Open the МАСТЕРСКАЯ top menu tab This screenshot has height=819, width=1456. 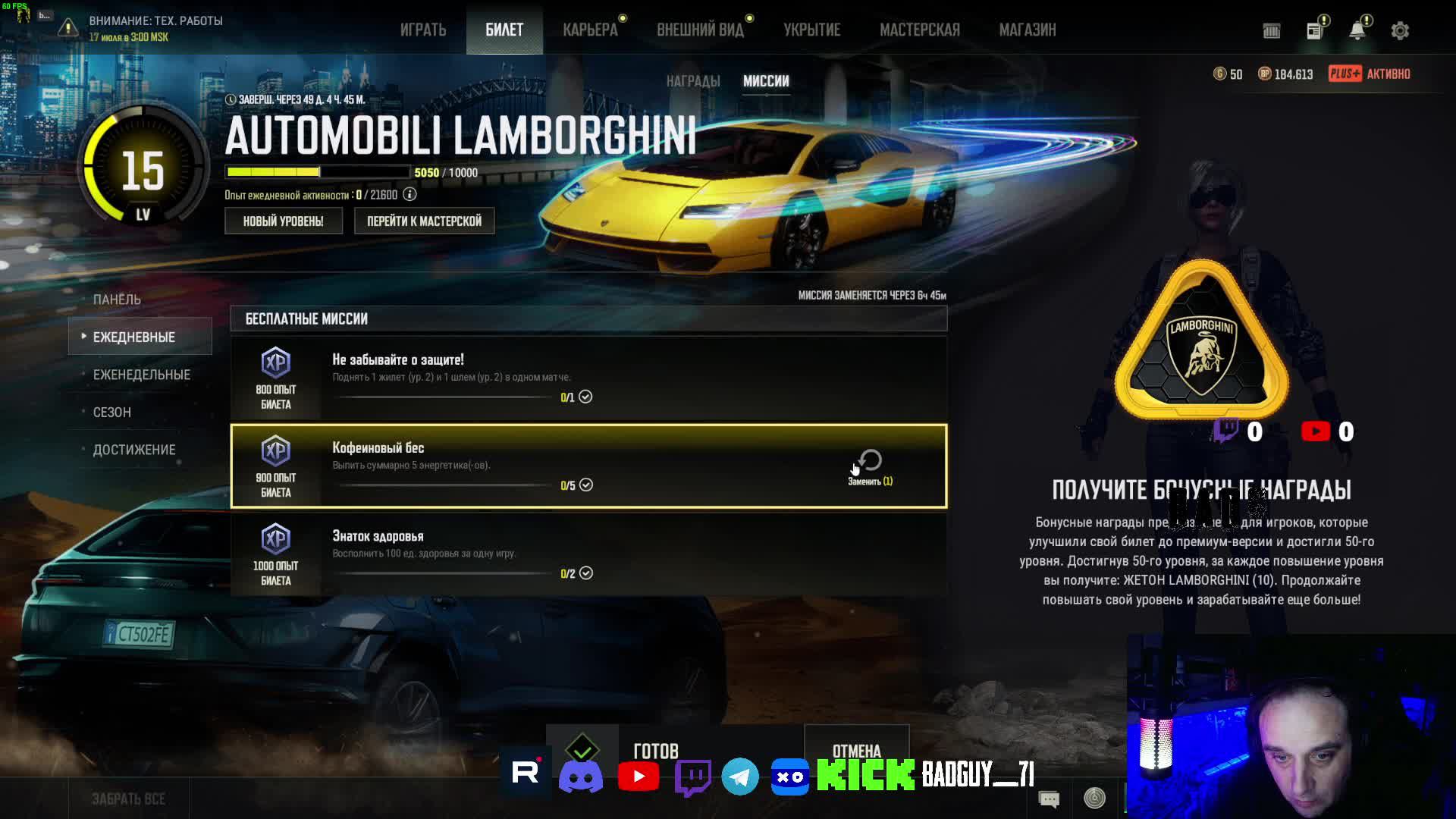tap(919, 30)
